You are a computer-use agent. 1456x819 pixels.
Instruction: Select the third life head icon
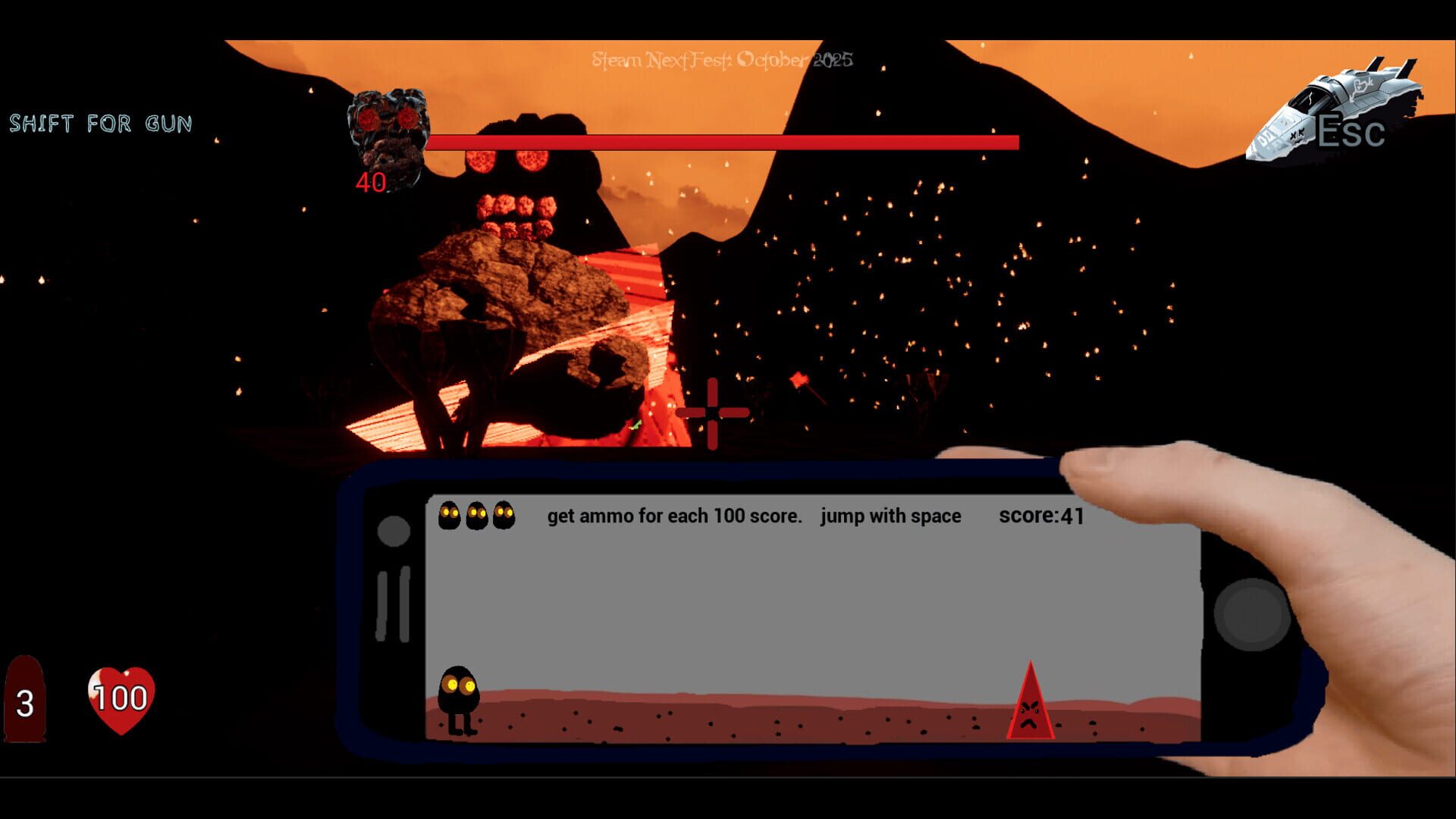tap(502, 515)
